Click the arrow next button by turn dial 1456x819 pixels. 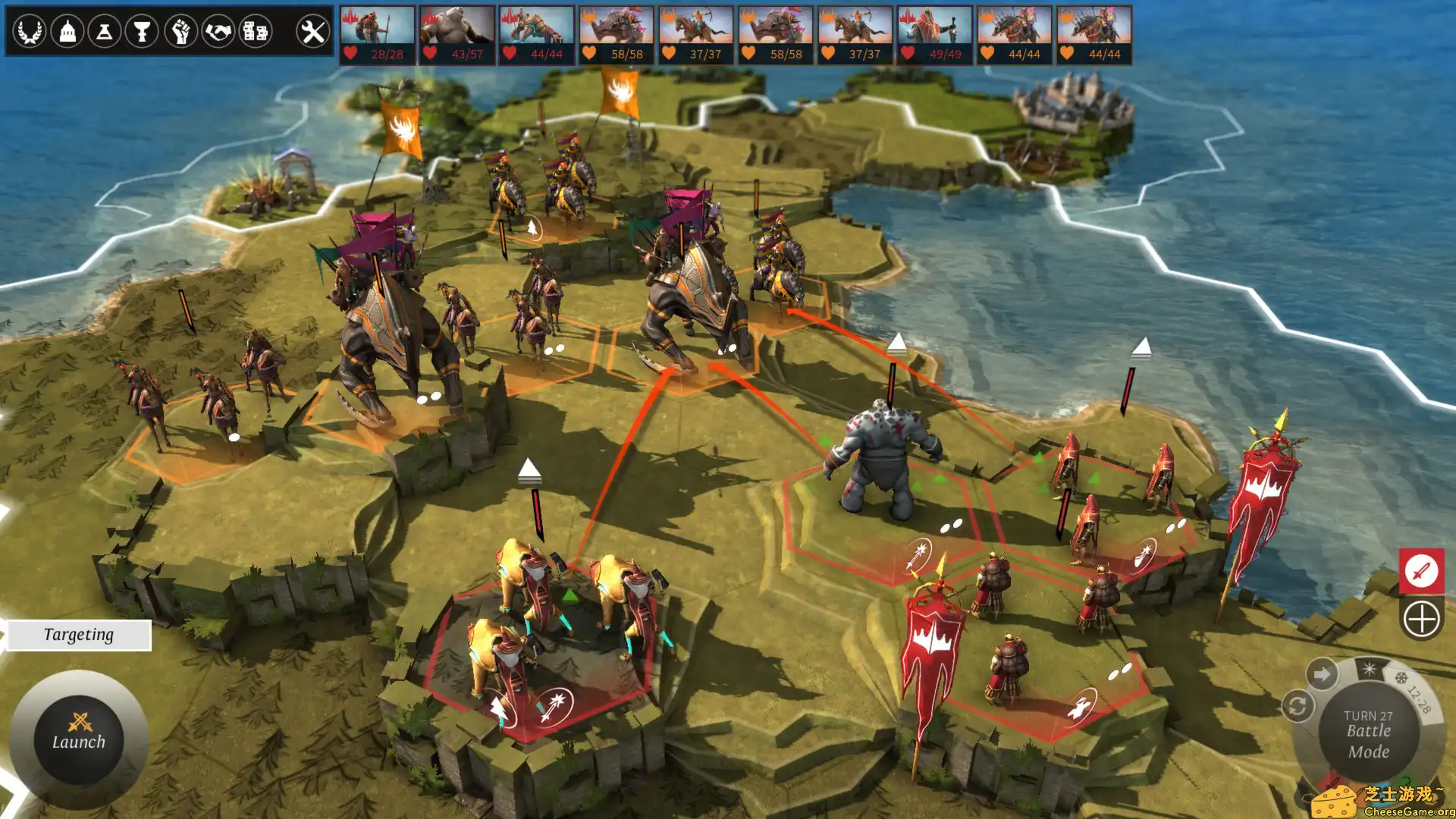click(1322, 674)
